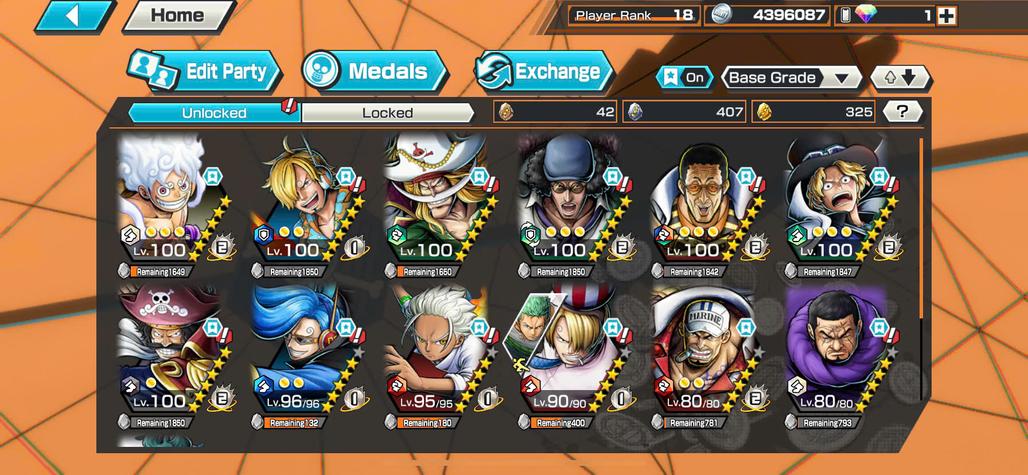Toggle the favorite filter On switch
This screenshot has width=1028, height=475.
pyautogui.click(x=684, y=78)
